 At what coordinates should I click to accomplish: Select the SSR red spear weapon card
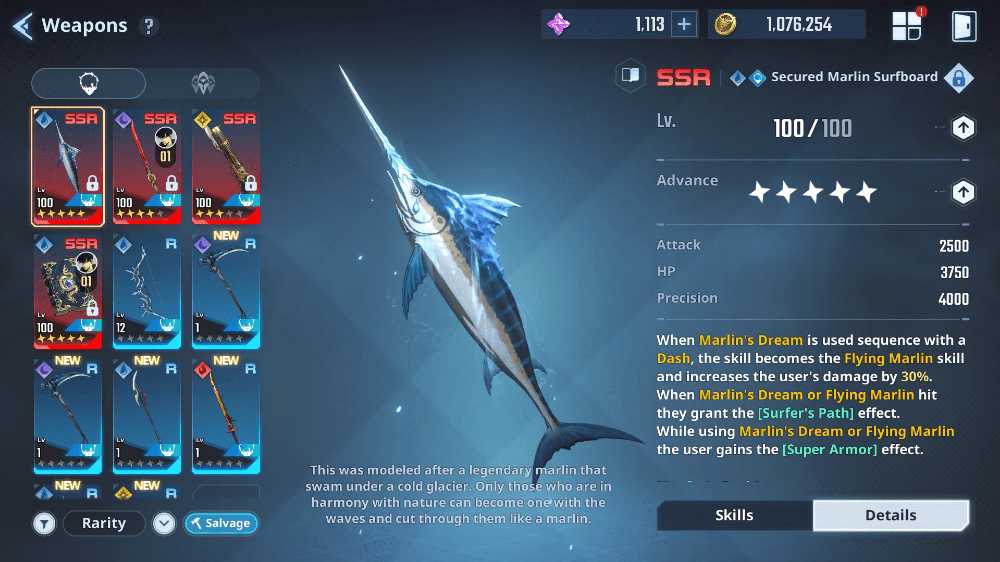click(x=146, y=166)
